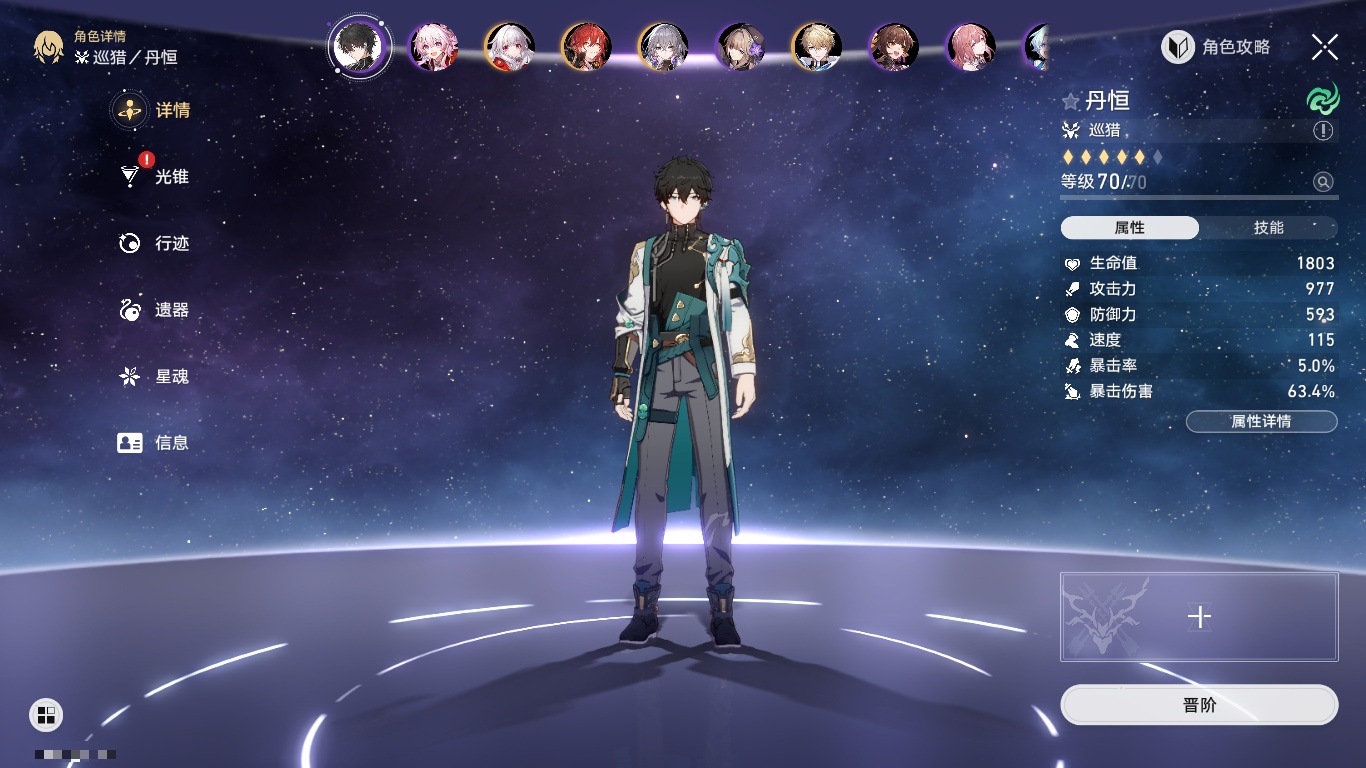Viewport: 1366px width, 768px height.
Task: Show the 巡猎 path info exclamation icon
Action: tap(1323, 131)
